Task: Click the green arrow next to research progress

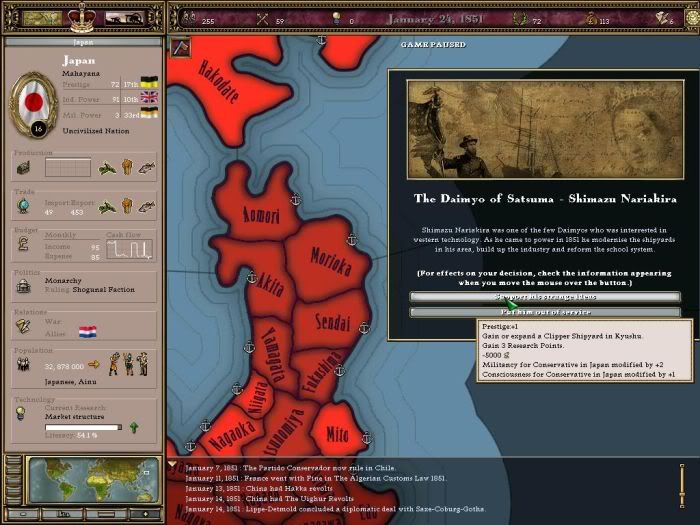Action: tap(134, 427)
